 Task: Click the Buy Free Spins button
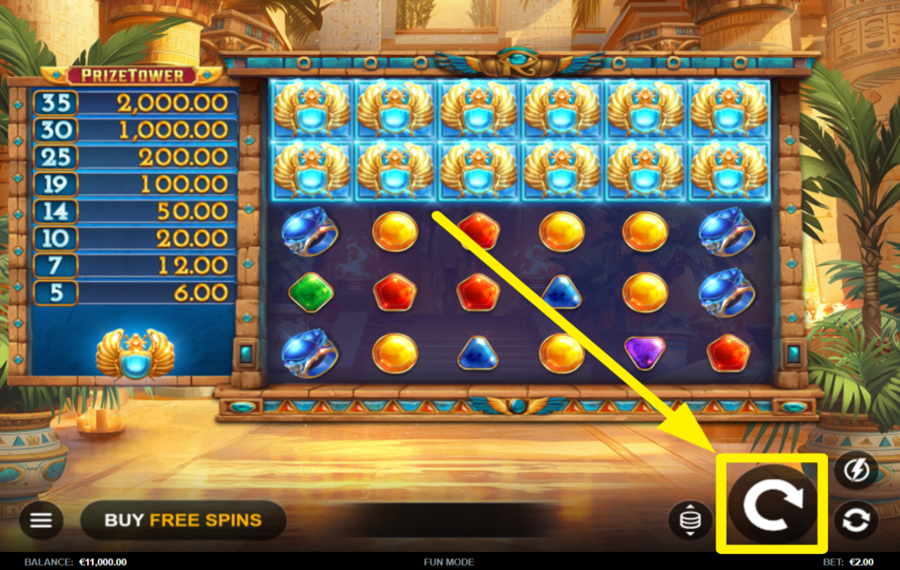coord(183,520)
